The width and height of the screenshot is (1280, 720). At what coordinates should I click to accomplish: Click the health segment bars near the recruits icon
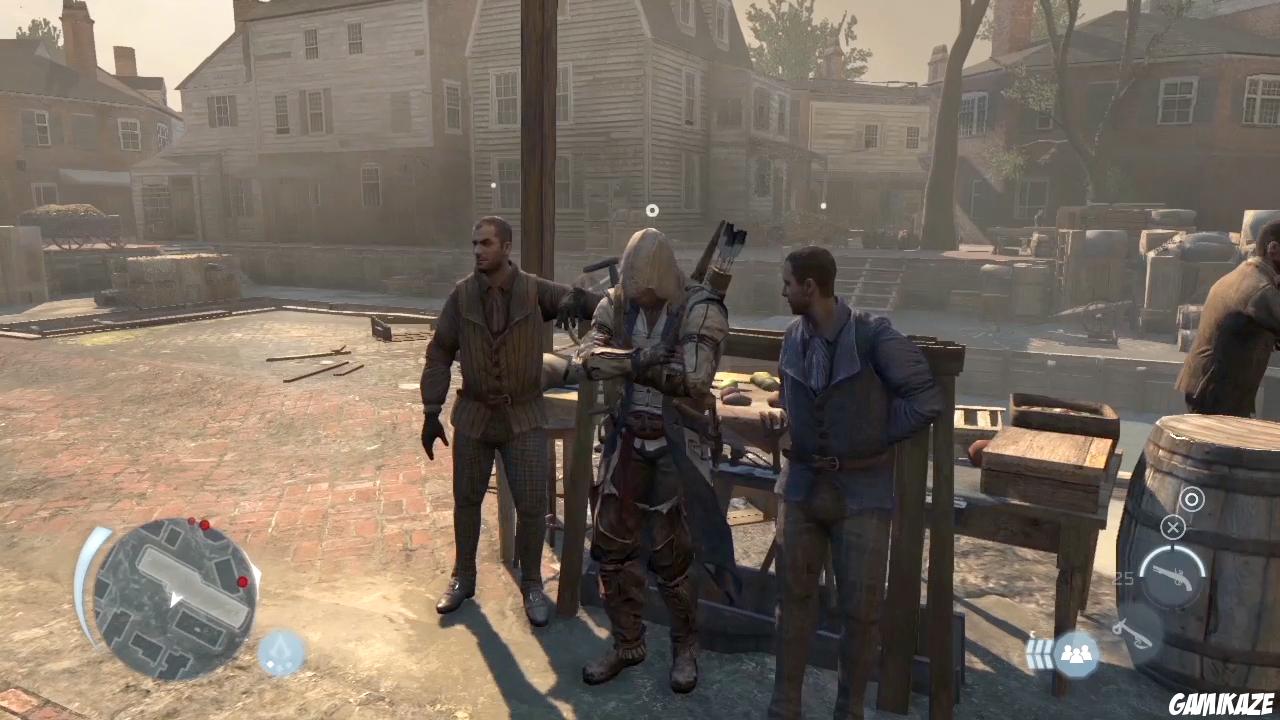tap(1039, 652)
